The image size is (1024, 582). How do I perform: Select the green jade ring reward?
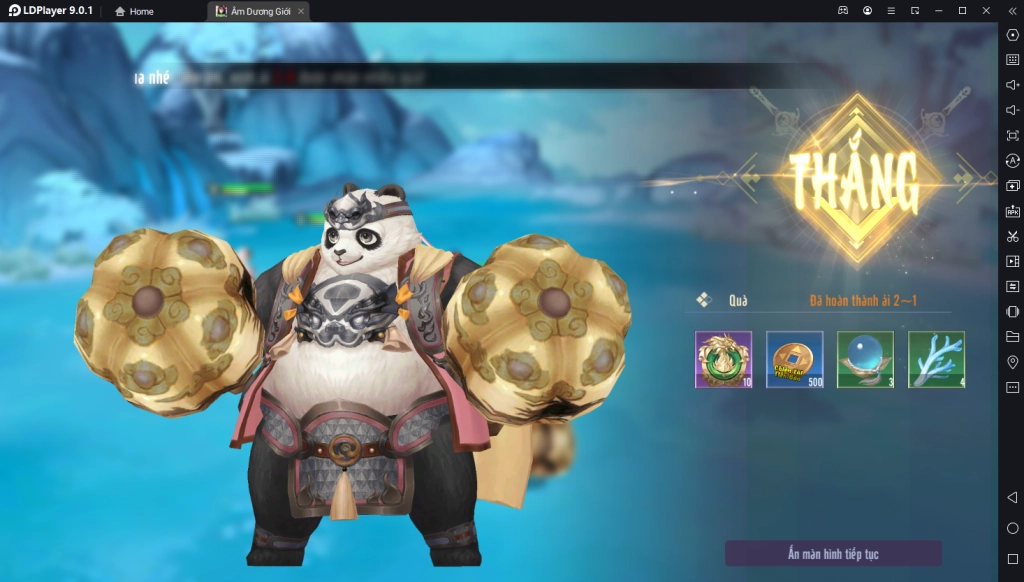pyautogui.click(x=723, y=359)
